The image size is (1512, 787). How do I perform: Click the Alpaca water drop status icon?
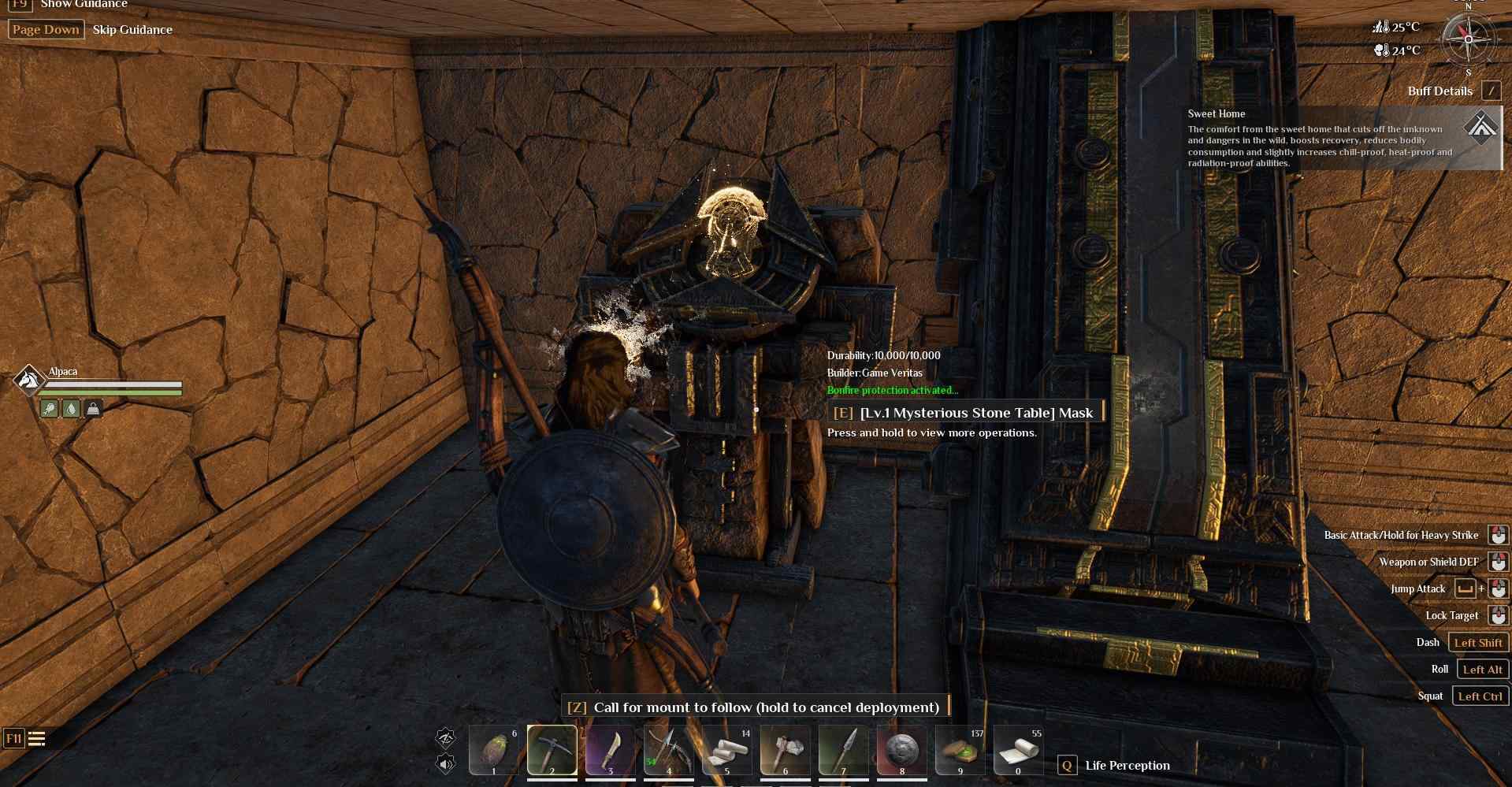tap(71, 408)
